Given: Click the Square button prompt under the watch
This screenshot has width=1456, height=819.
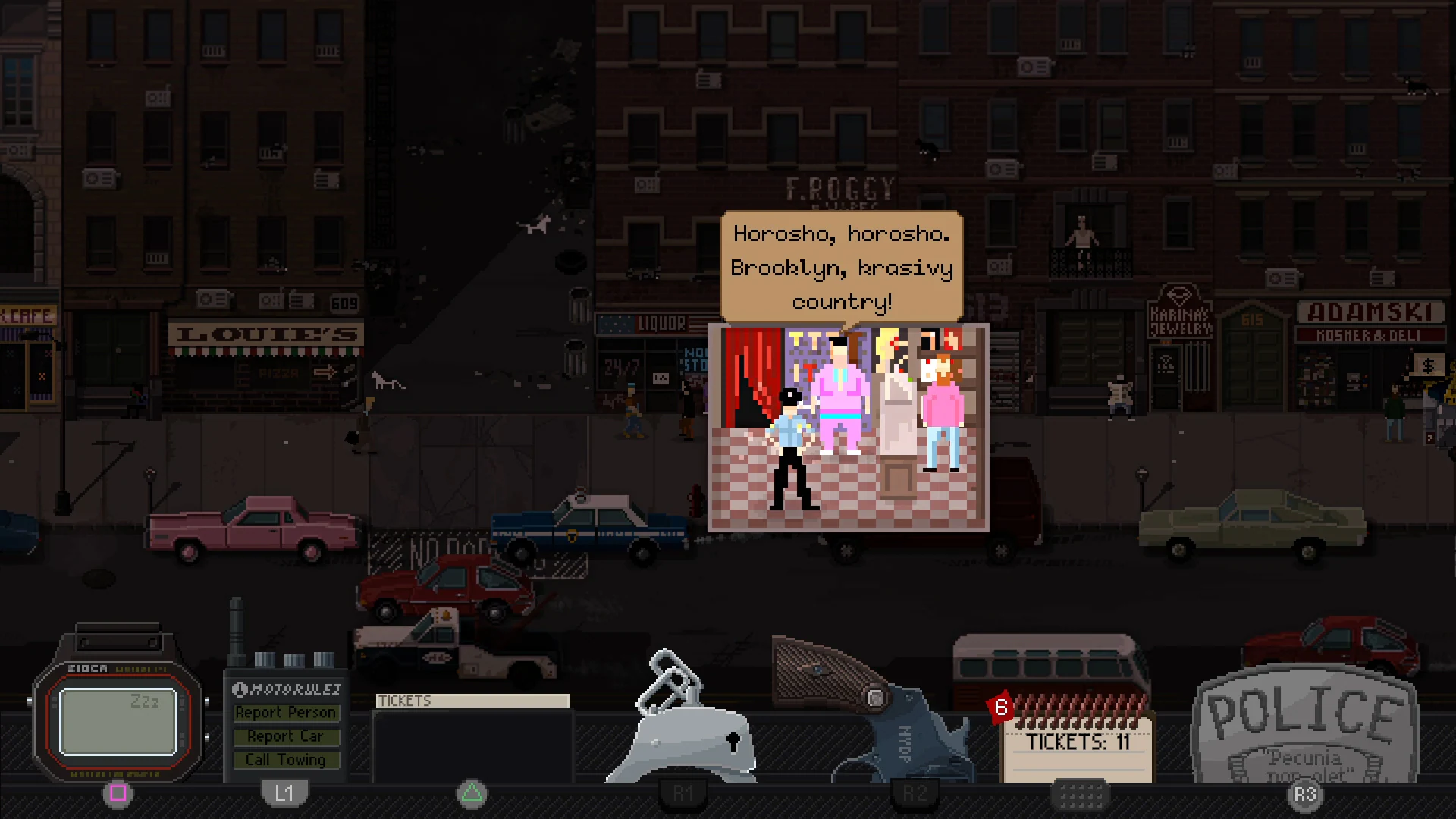Looking at the screenshot, I should [118, 793].
